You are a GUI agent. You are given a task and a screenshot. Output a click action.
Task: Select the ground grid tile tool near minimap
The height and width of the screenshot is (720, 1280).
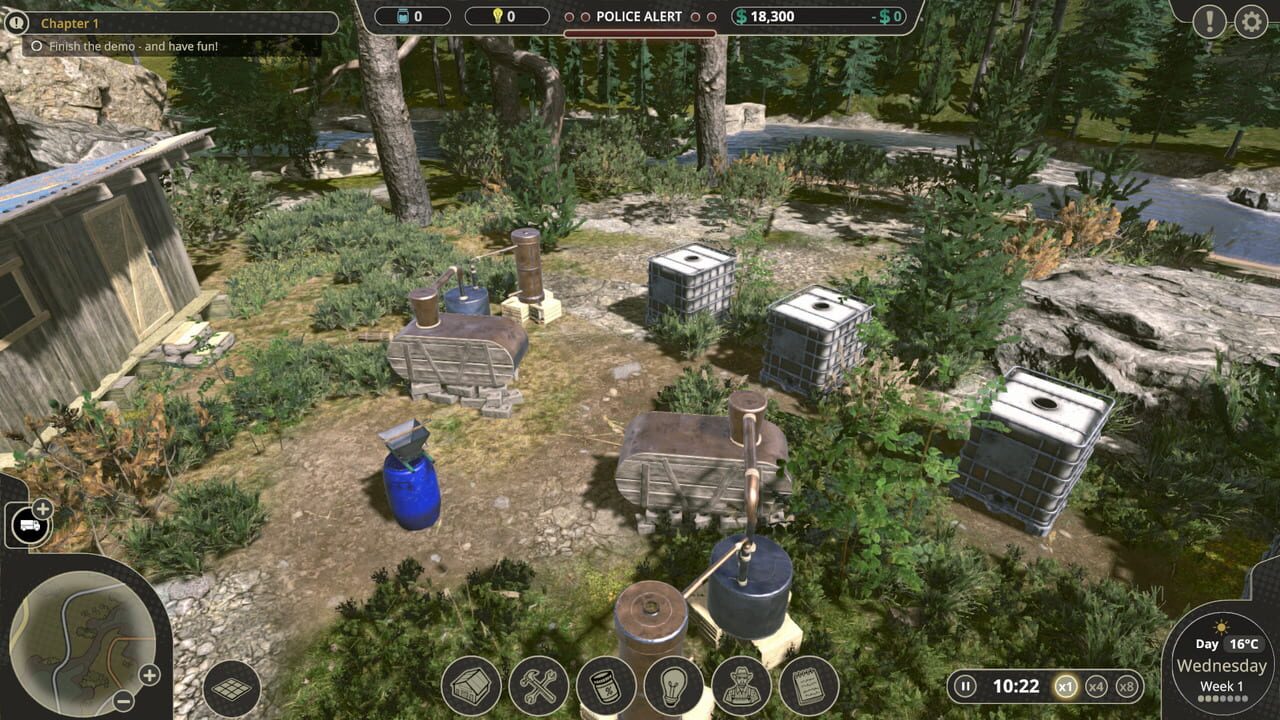232,688
